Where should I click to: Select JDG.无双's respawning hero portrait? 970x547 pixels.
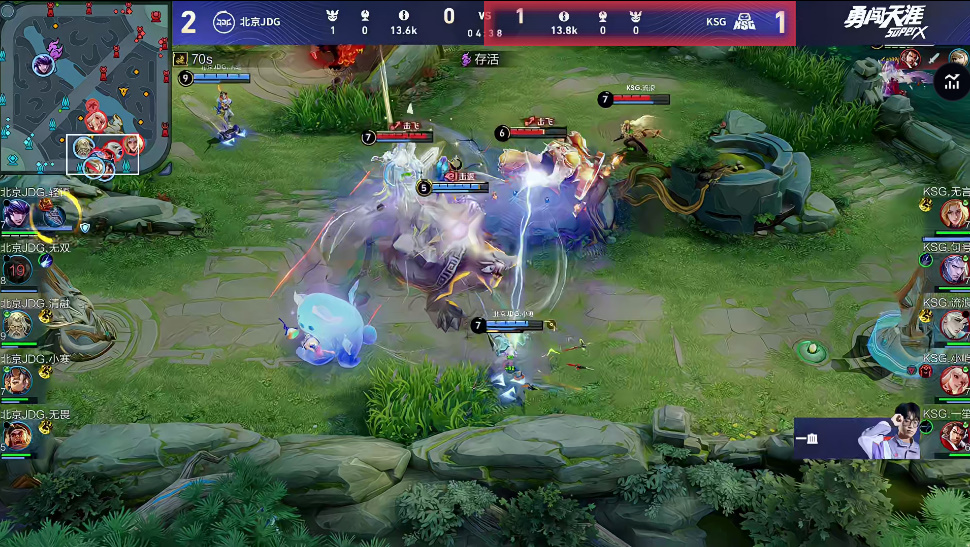coord(17,268)
